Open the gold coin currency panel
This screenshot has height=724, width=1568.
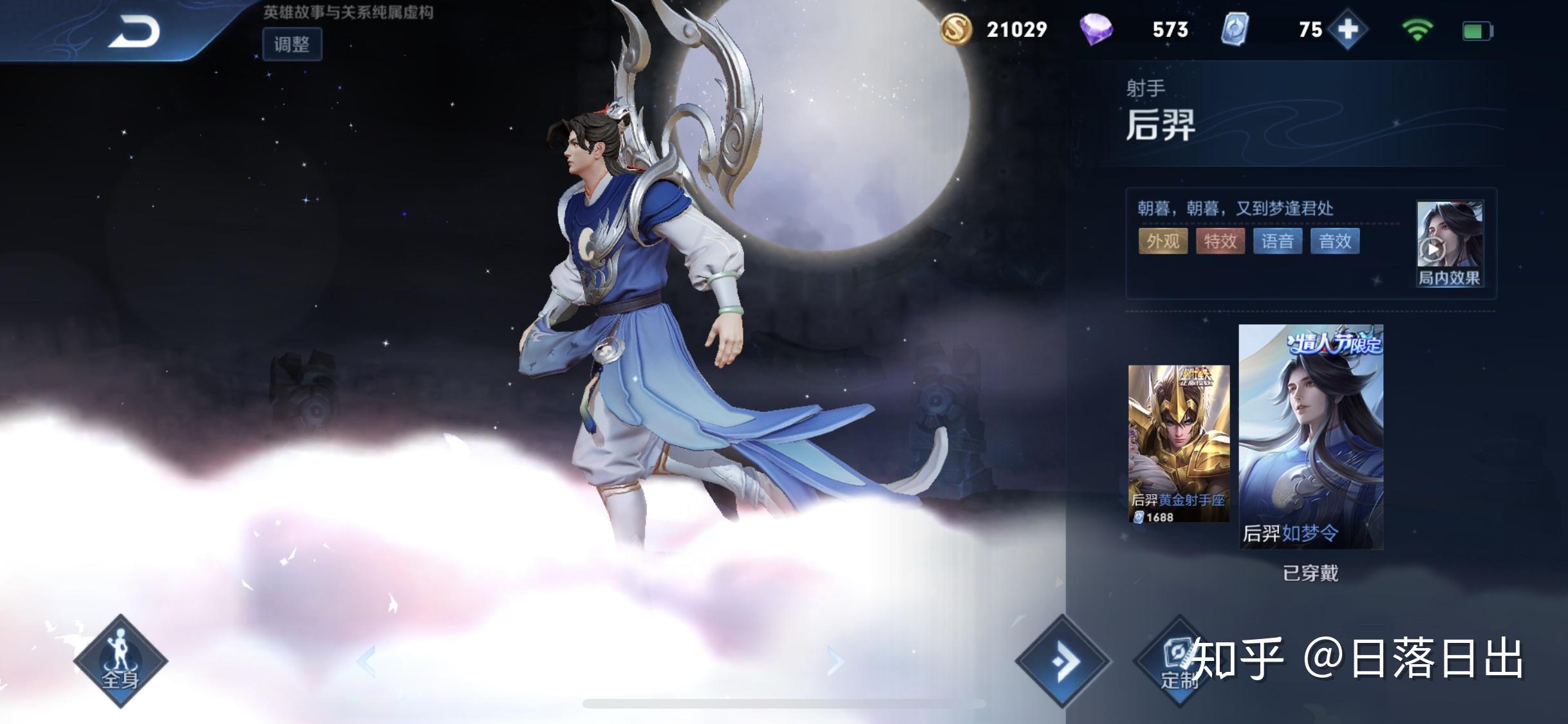(x=958, y=30)
